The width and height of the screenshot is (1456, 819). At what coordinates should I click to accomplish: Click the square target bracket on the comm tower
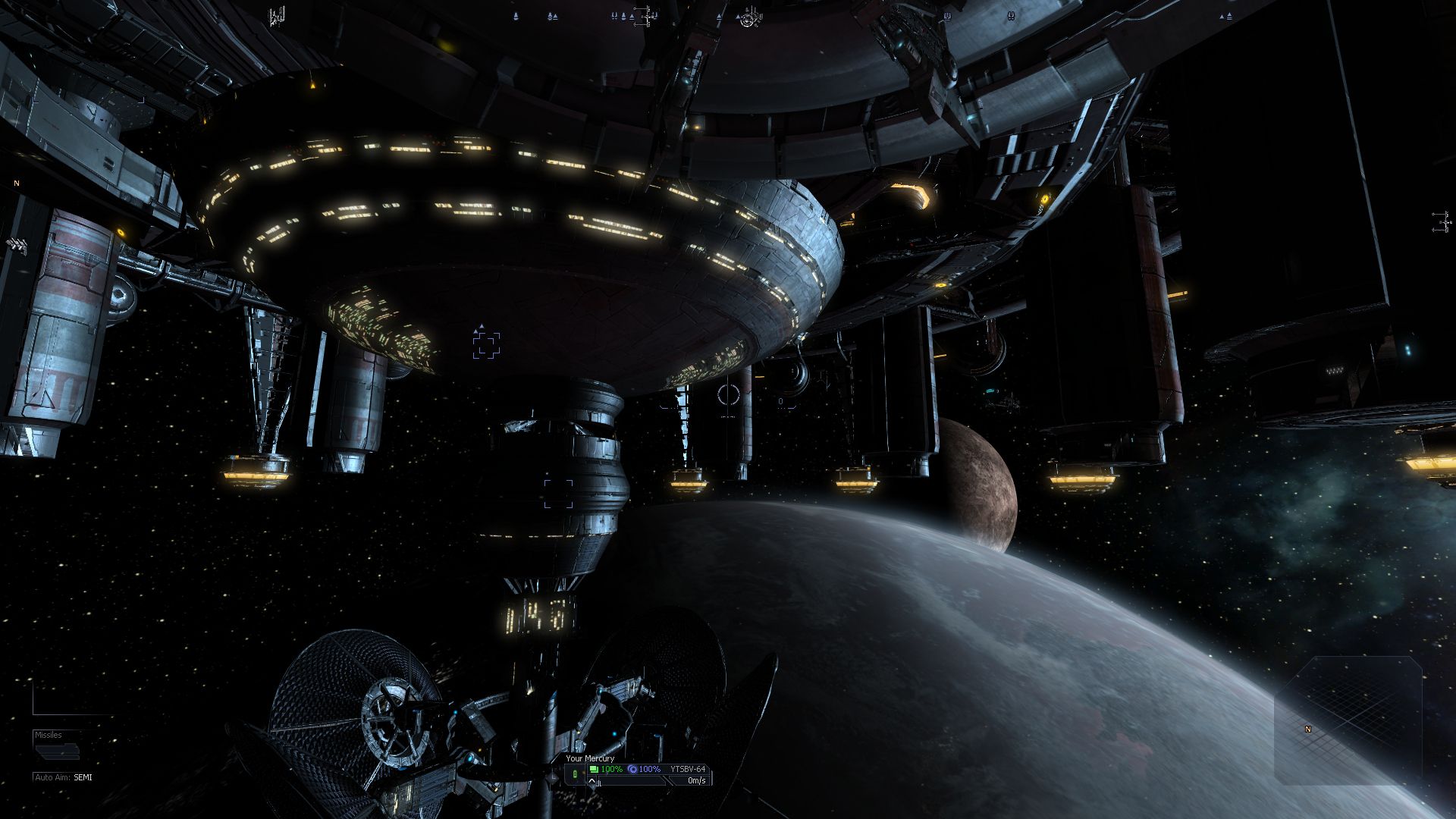559,494
